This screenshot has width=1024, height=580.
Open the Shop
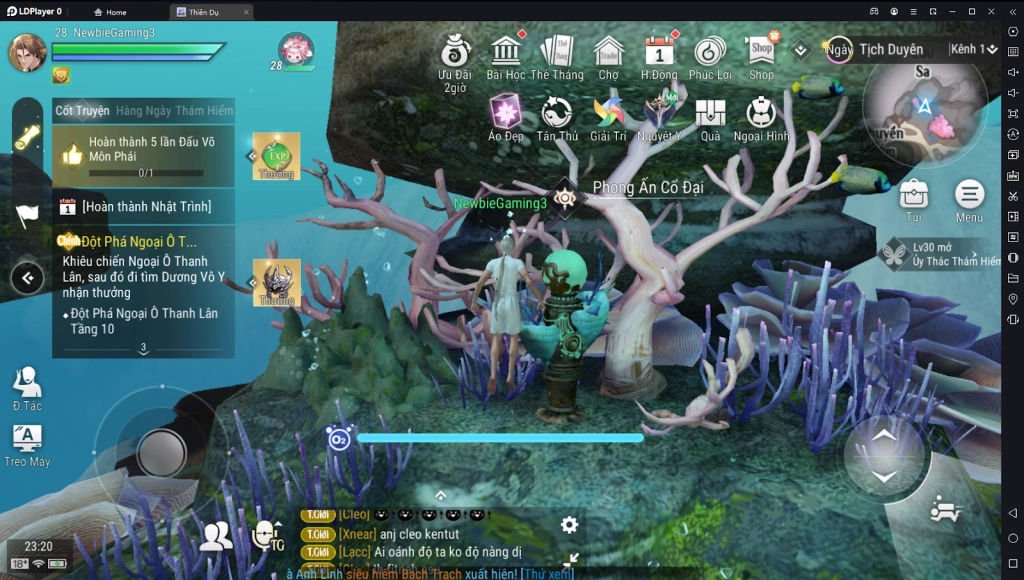click(x=762, y=53)
